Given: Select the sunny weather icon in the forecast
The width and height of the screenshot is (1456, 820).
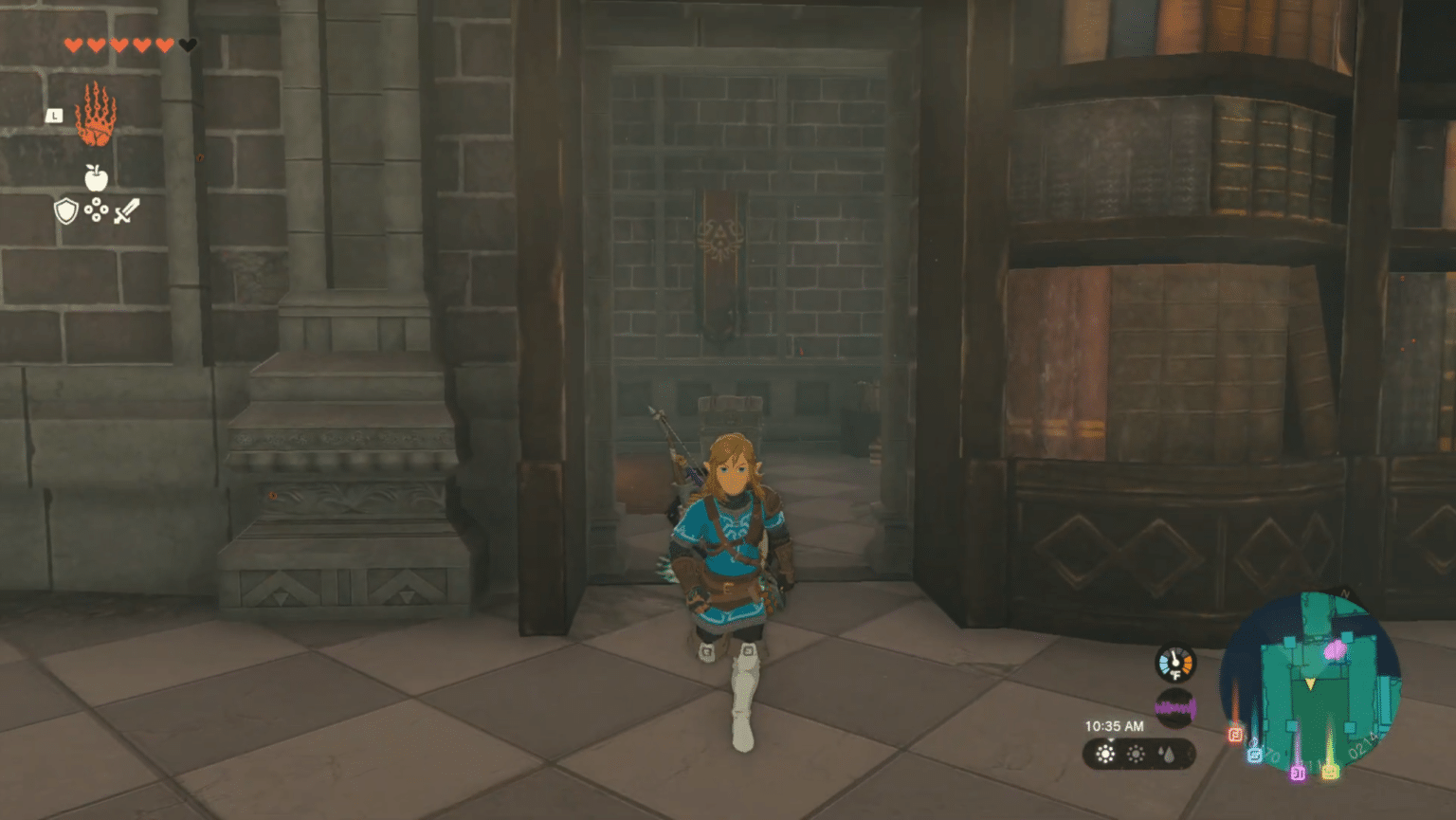Looking at the screenshot, I should 1106,754.
